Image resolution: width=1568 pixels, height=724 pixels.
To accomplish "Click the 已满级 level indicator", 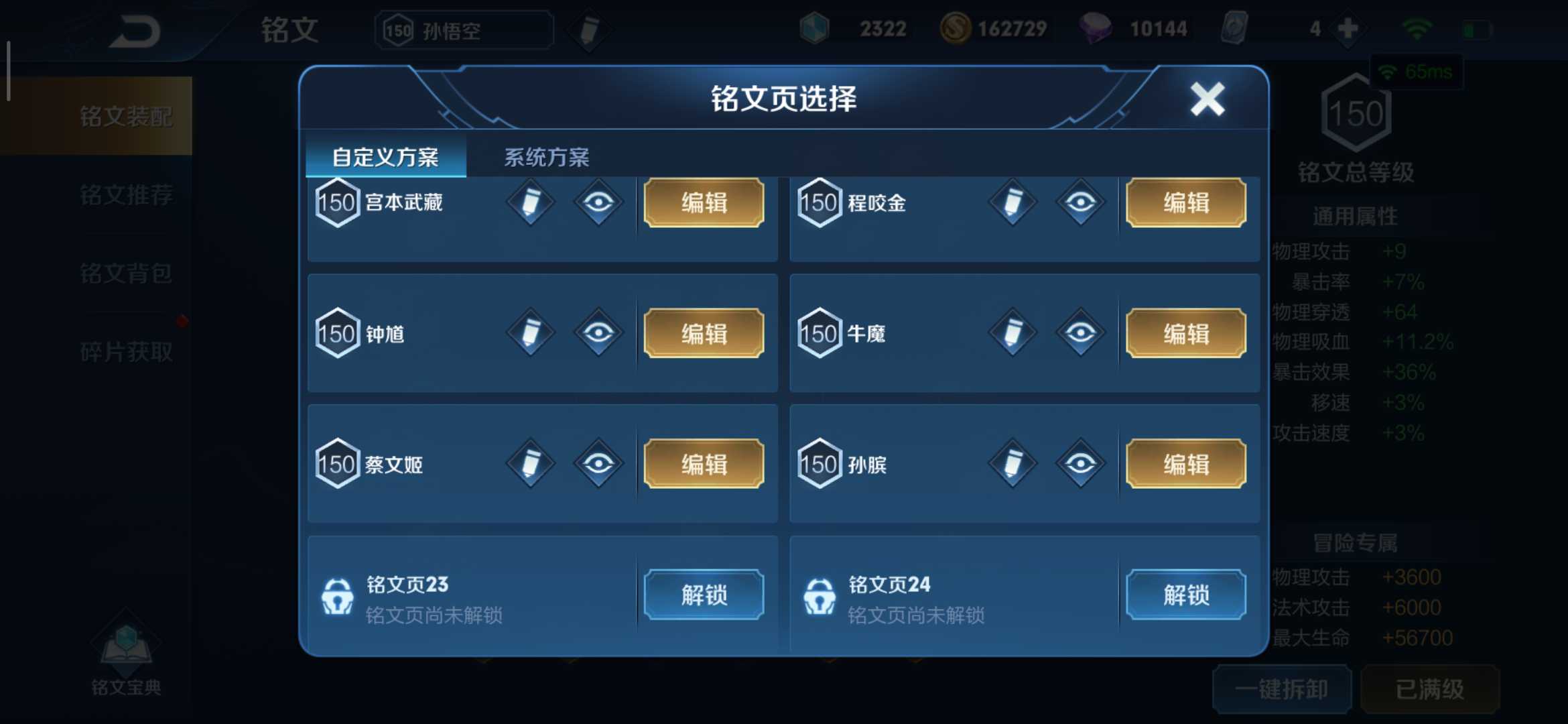I will (1431, 689).
